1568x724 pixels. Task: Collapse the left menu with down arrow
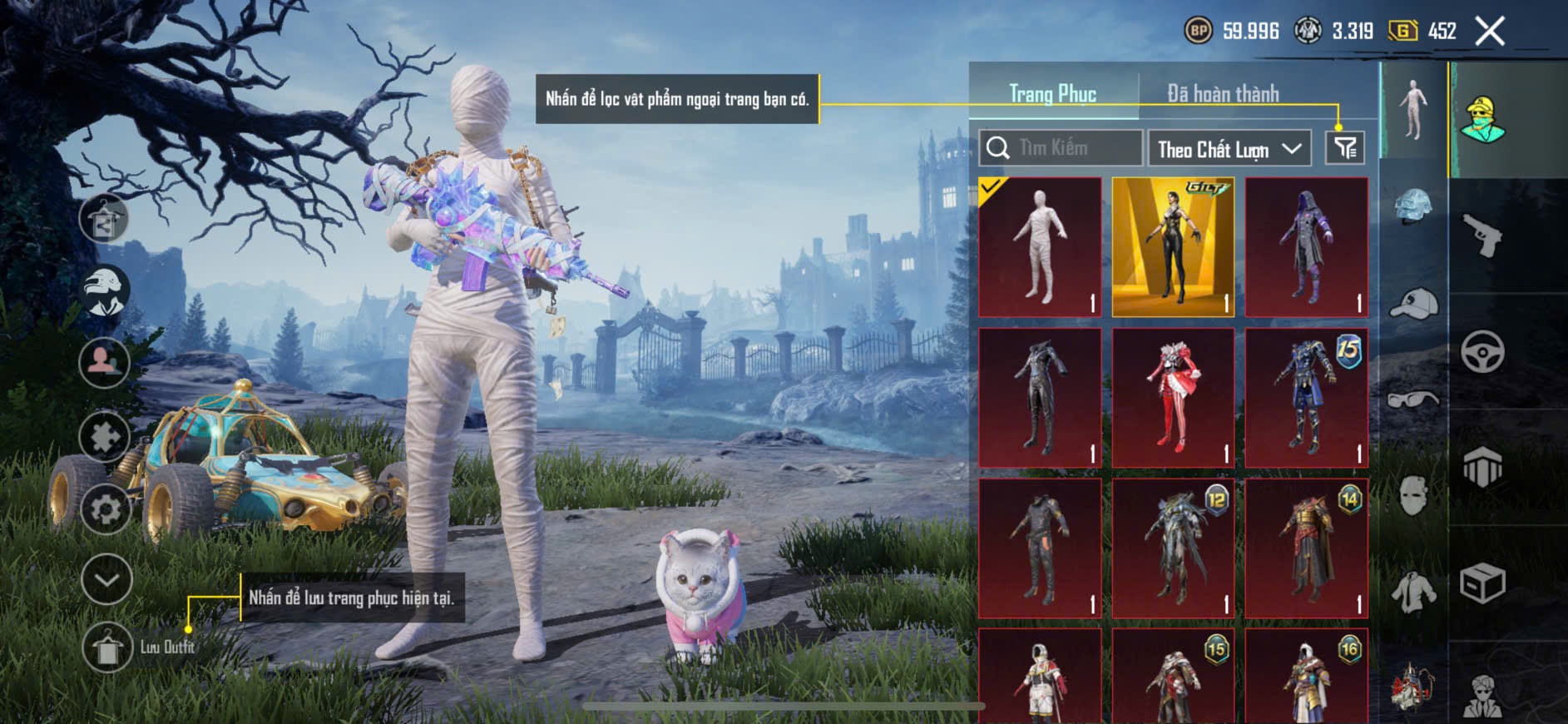pos(106,579)
